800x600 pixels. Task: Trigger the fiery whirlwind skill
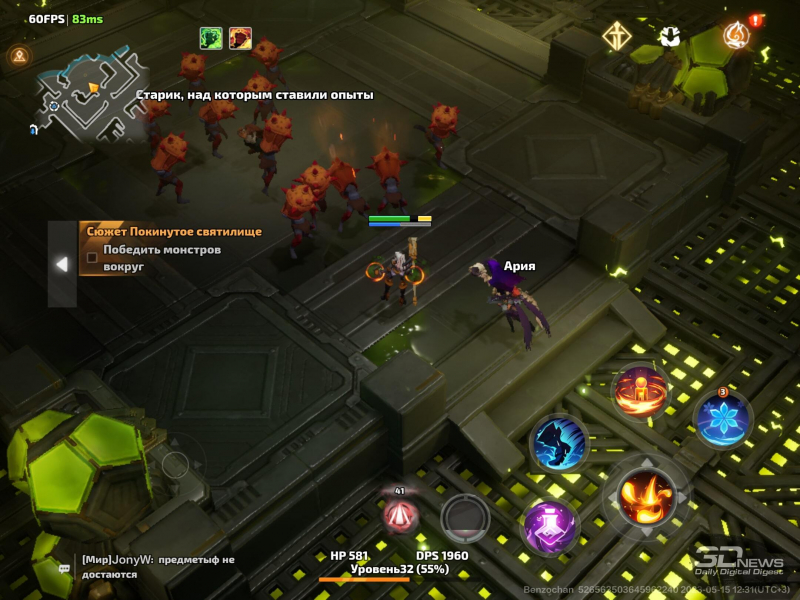coord(641,391)
